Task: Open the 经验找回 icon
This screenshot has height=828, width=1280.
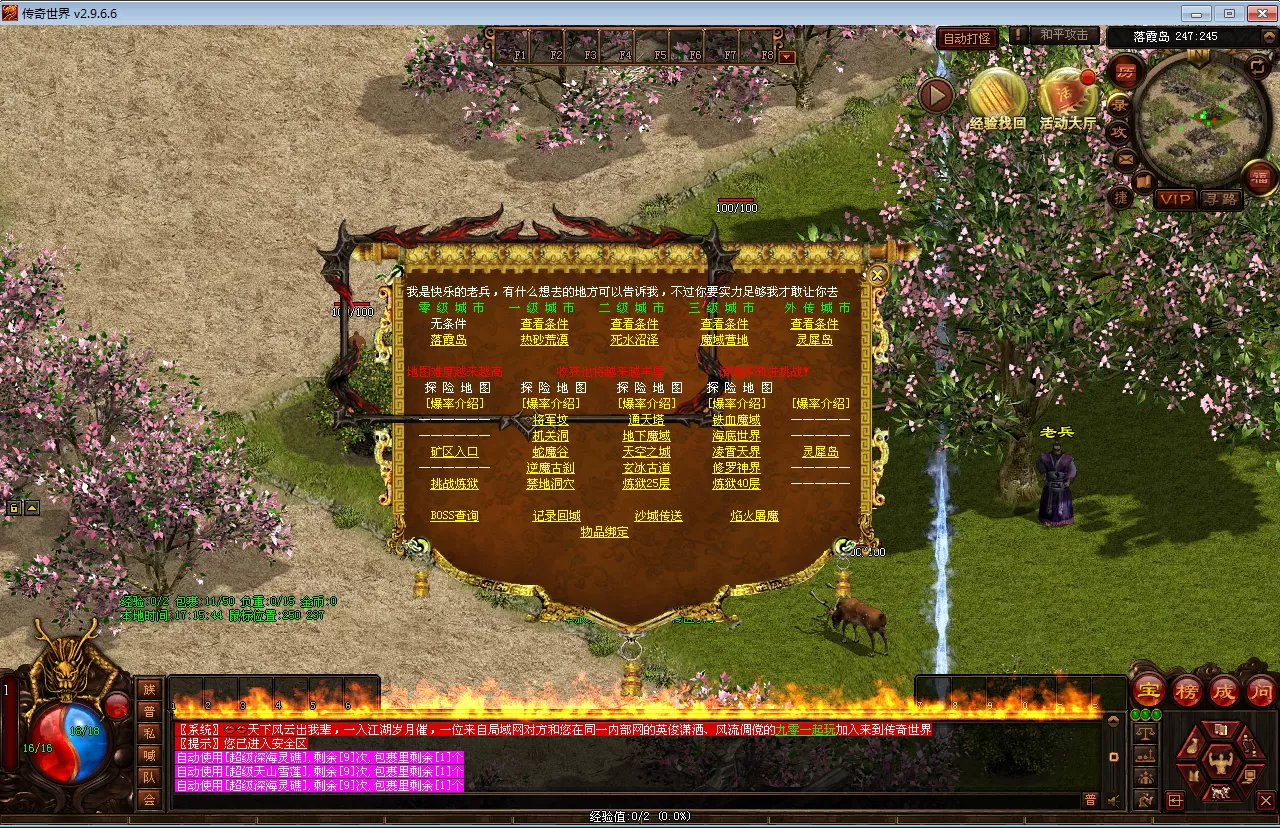Action: (x=998, y=98)
